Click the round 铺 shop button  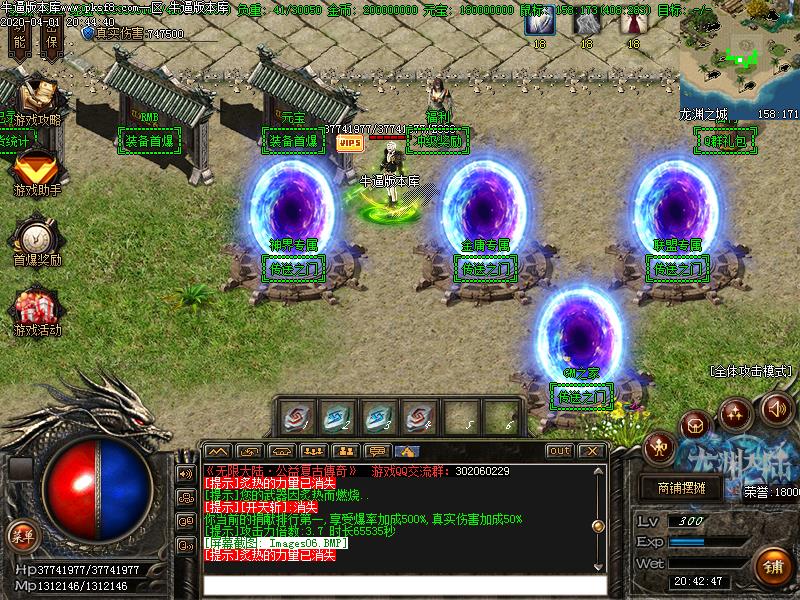pos(774,567)
